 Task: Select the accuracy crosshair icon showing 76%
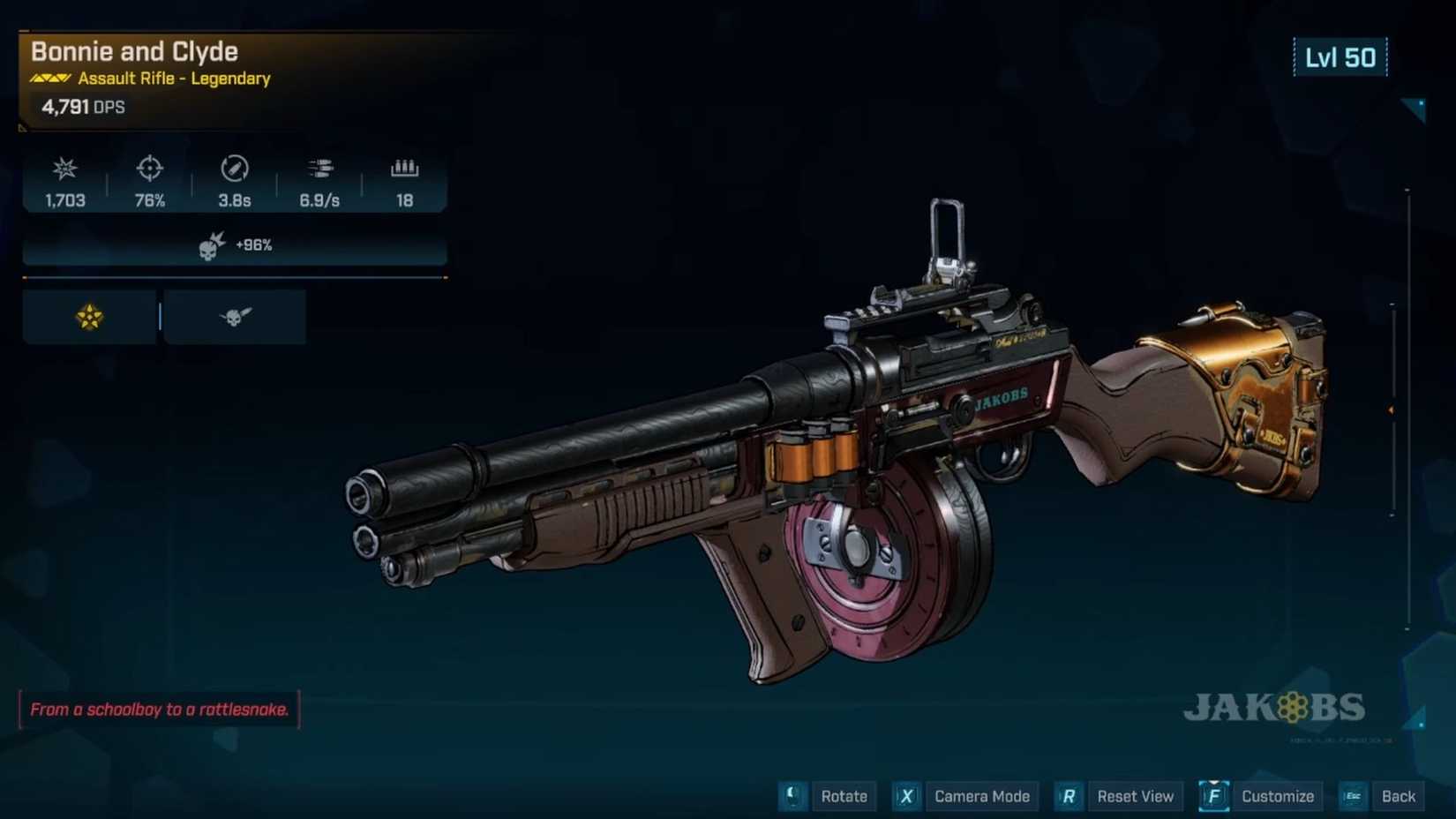tap(148, 169)
